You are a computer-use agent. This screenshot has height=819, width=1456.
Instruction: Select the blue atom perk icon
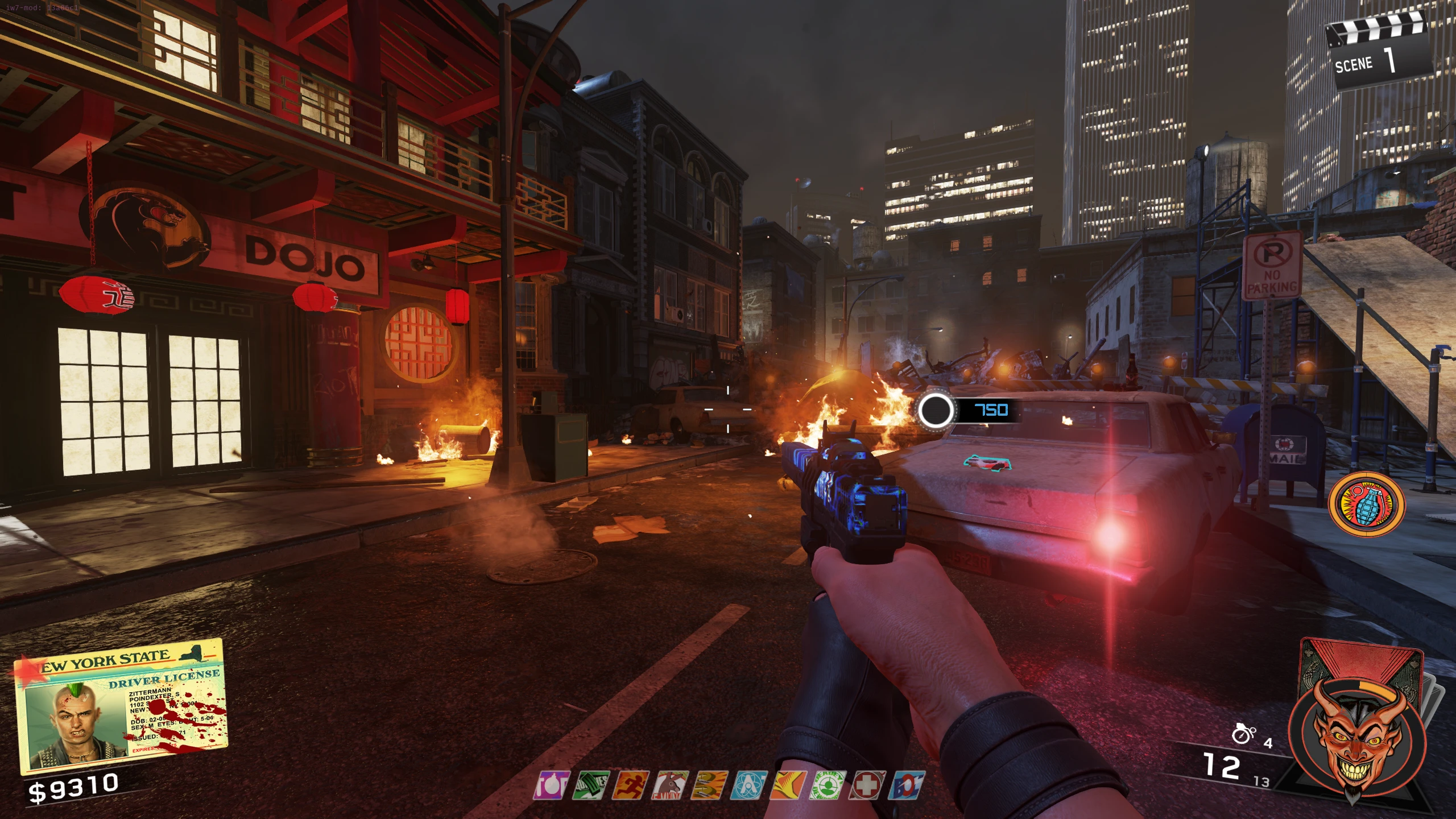pos(748,785)
